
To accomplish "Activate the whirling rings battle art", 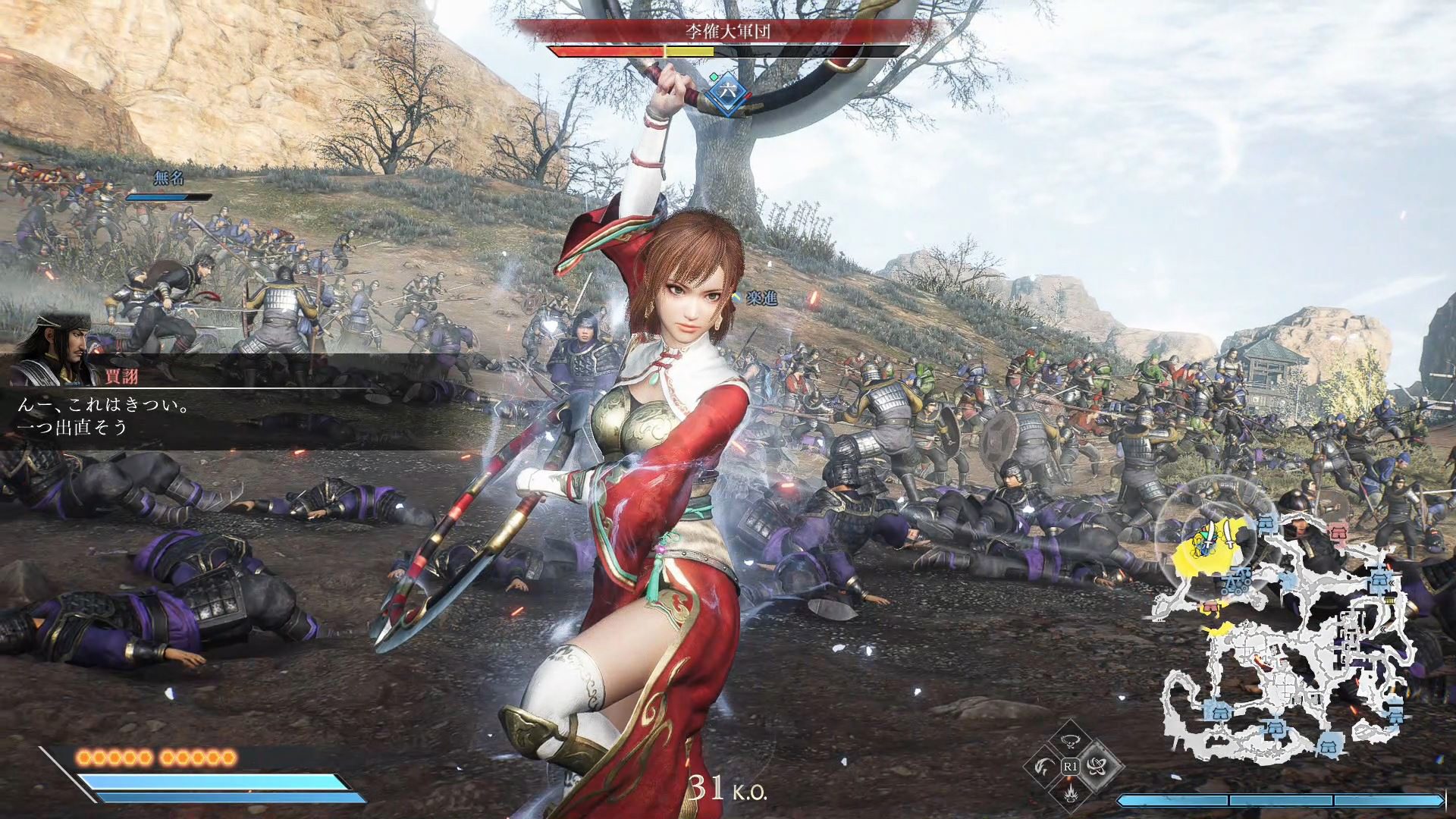I will pyautogui.click(x=1096, y=767).
